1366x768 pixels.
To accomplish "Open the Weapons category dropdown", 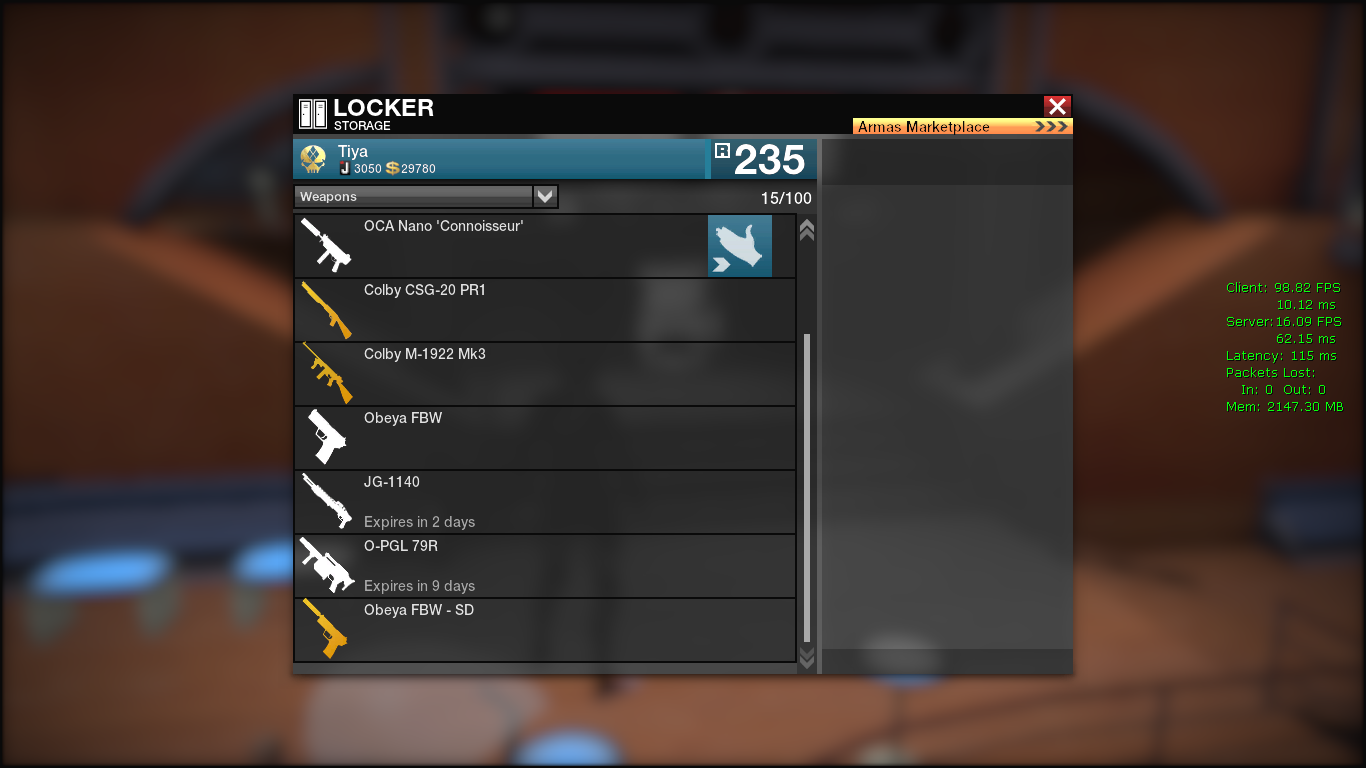I will (x=544, y=197).
